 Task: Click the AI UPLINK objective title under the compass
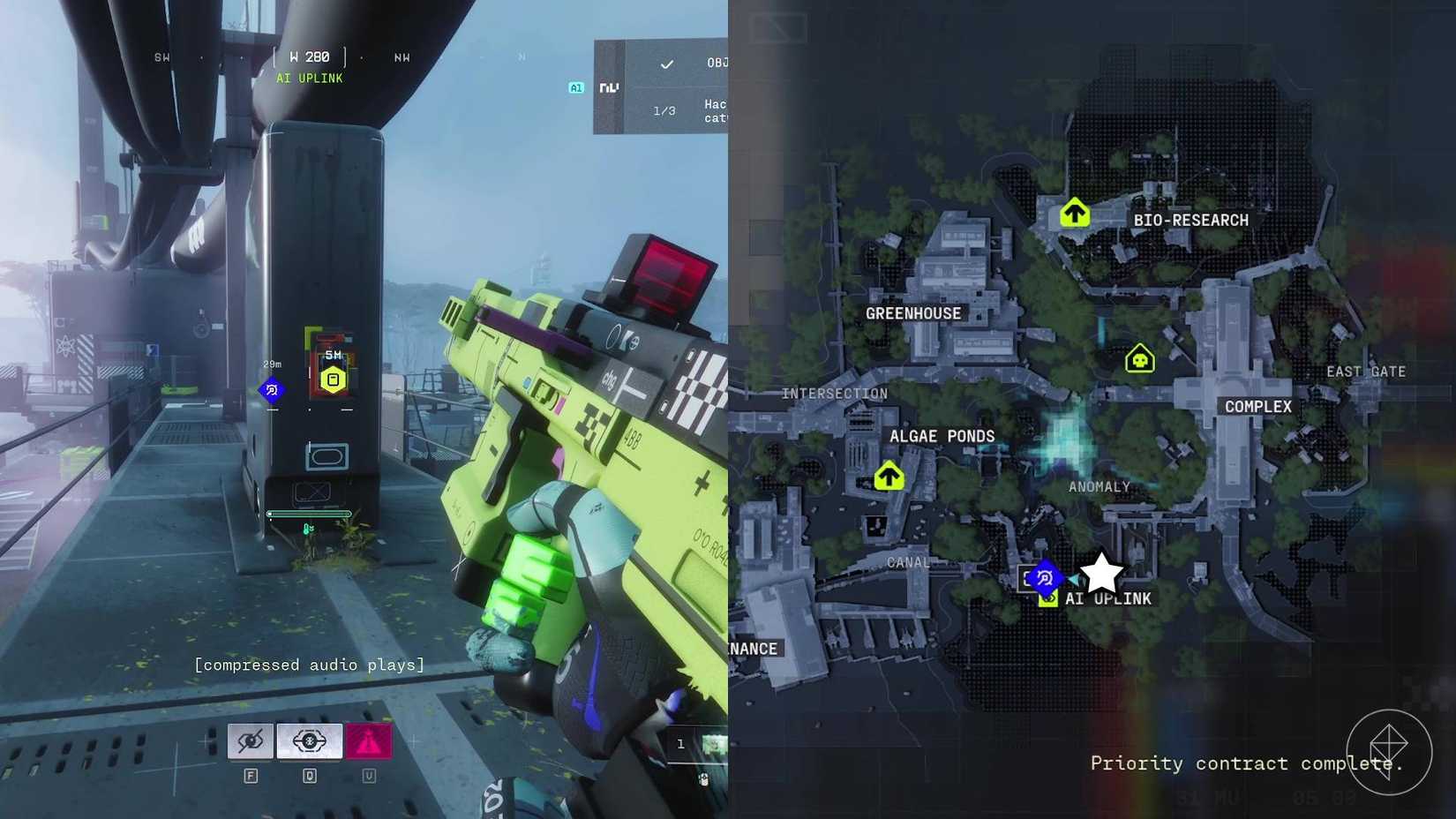309,79
